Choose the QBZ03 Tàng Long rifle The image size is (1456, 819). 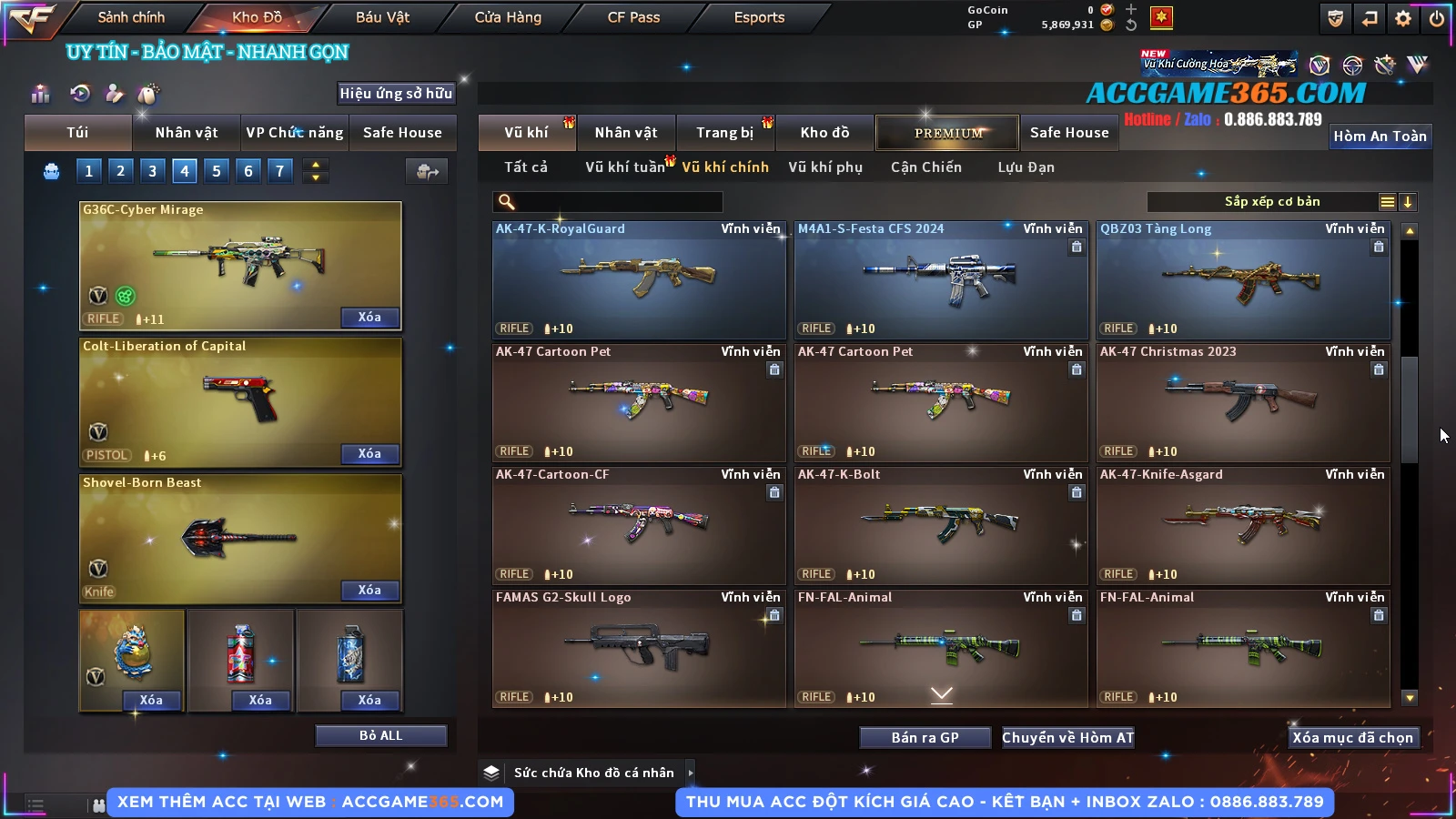pyautogui.click(x=1243, y=280)
